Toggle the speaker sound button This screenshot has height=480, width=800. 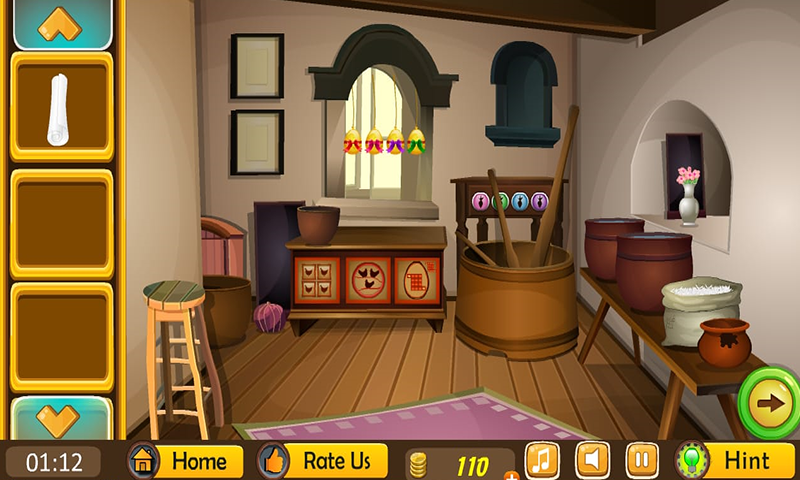[592, 460]
